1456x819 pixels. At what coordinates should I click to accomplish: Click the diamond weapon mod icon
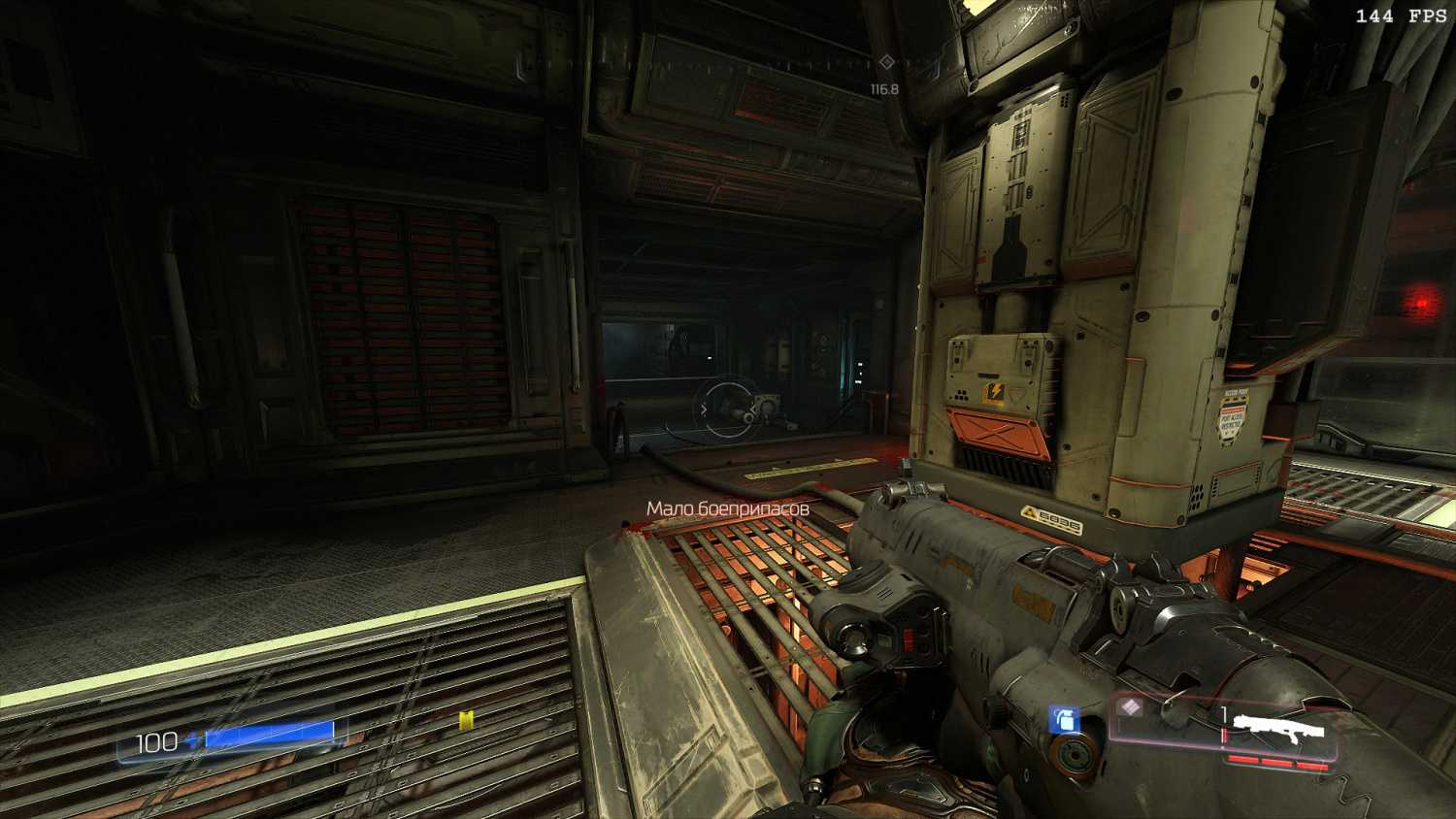pyautogui.click(x=1129, y=707)
